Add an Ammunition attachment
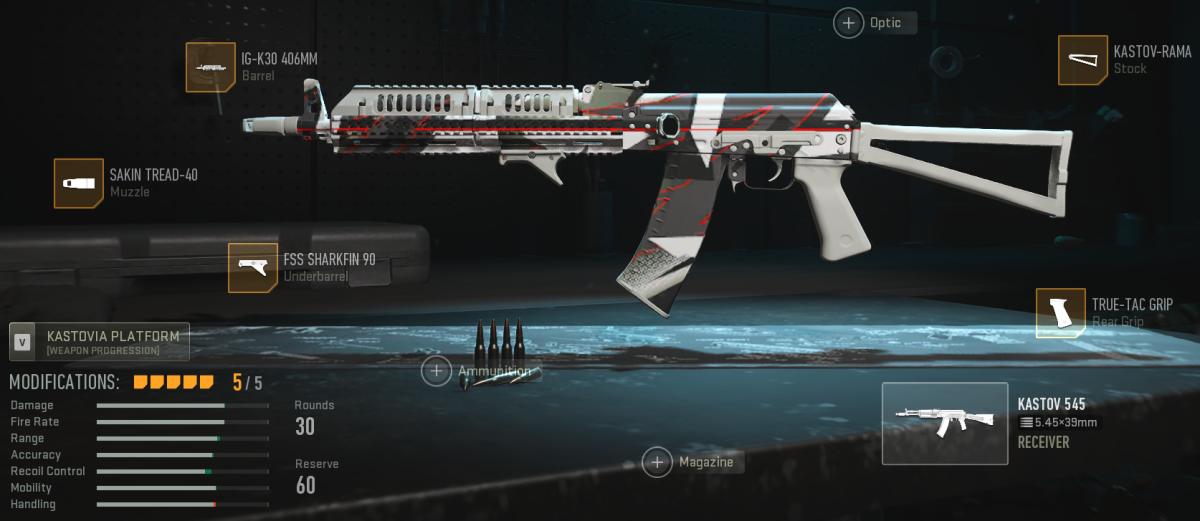The height and width of the screenshot is (521, 1200). [x=437, y=371]
